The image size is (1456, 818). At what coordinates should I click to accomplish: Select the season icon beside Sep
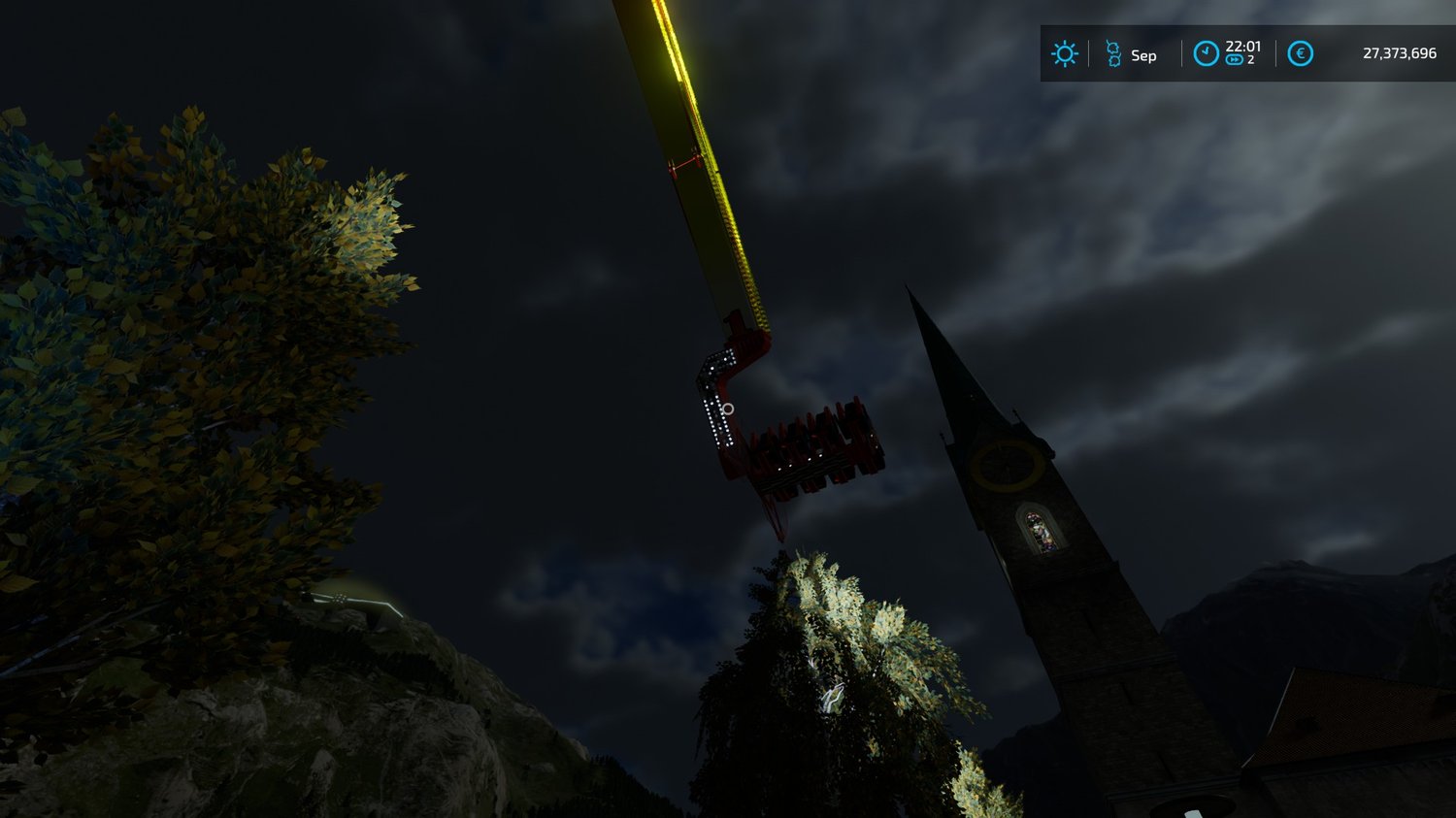pos(1113,54)
